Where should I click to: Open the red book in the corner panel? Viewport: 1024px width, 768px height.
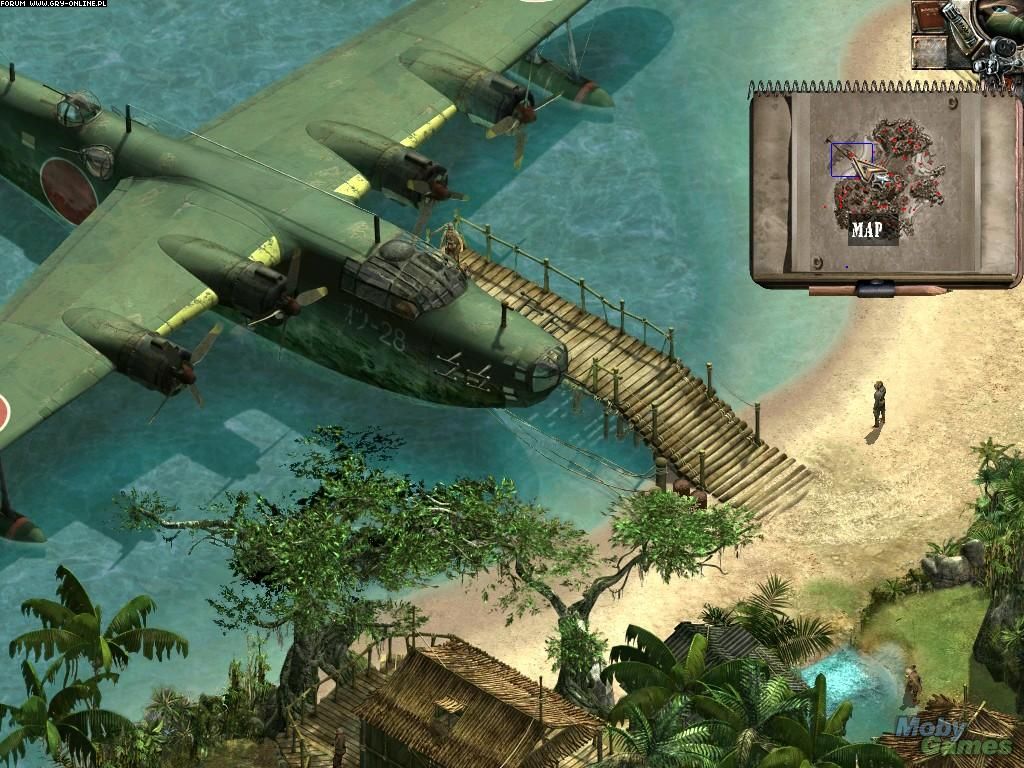pos(929,19)
